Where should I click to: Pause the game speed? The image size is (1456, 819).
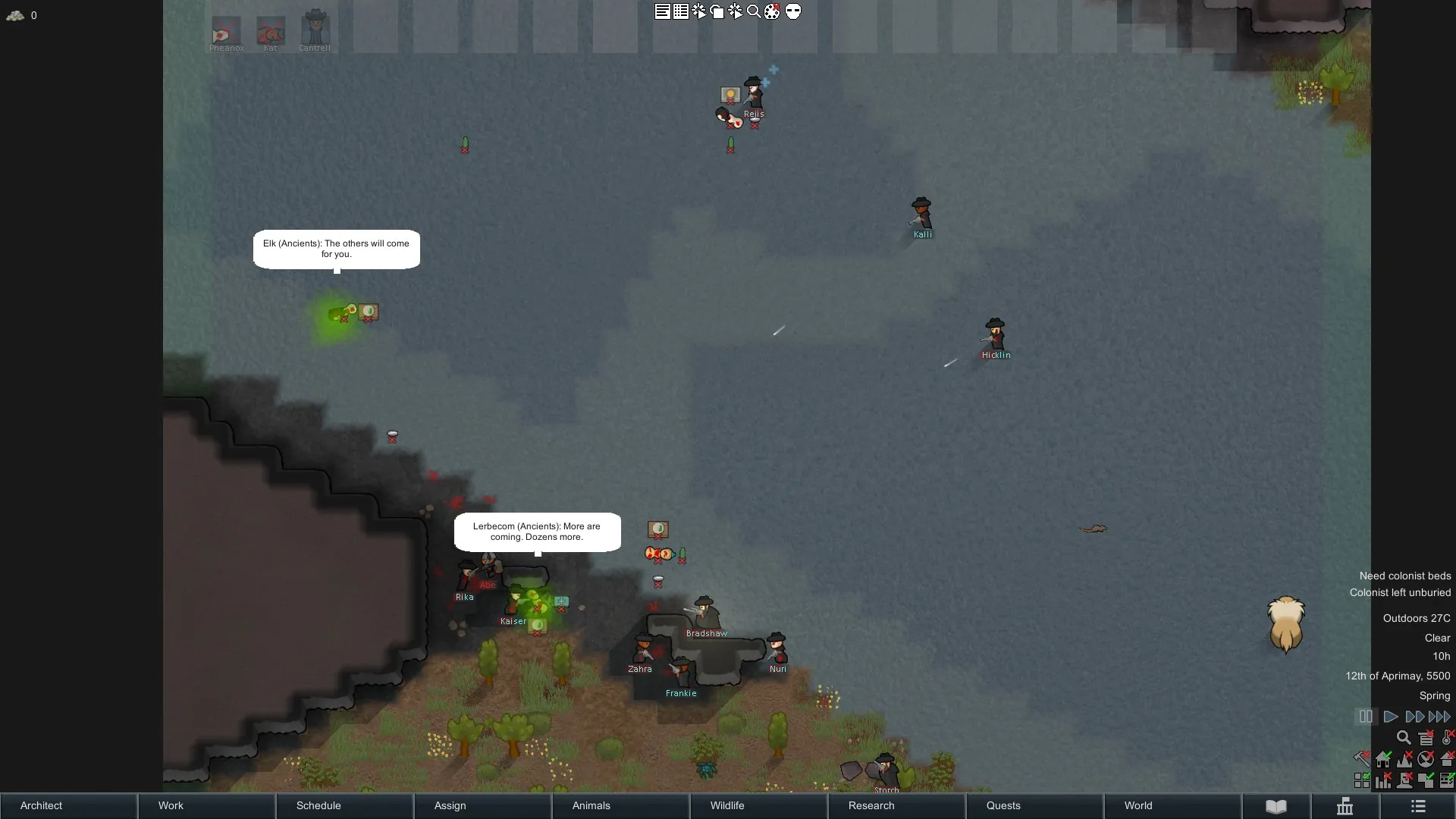point(1365,717)
